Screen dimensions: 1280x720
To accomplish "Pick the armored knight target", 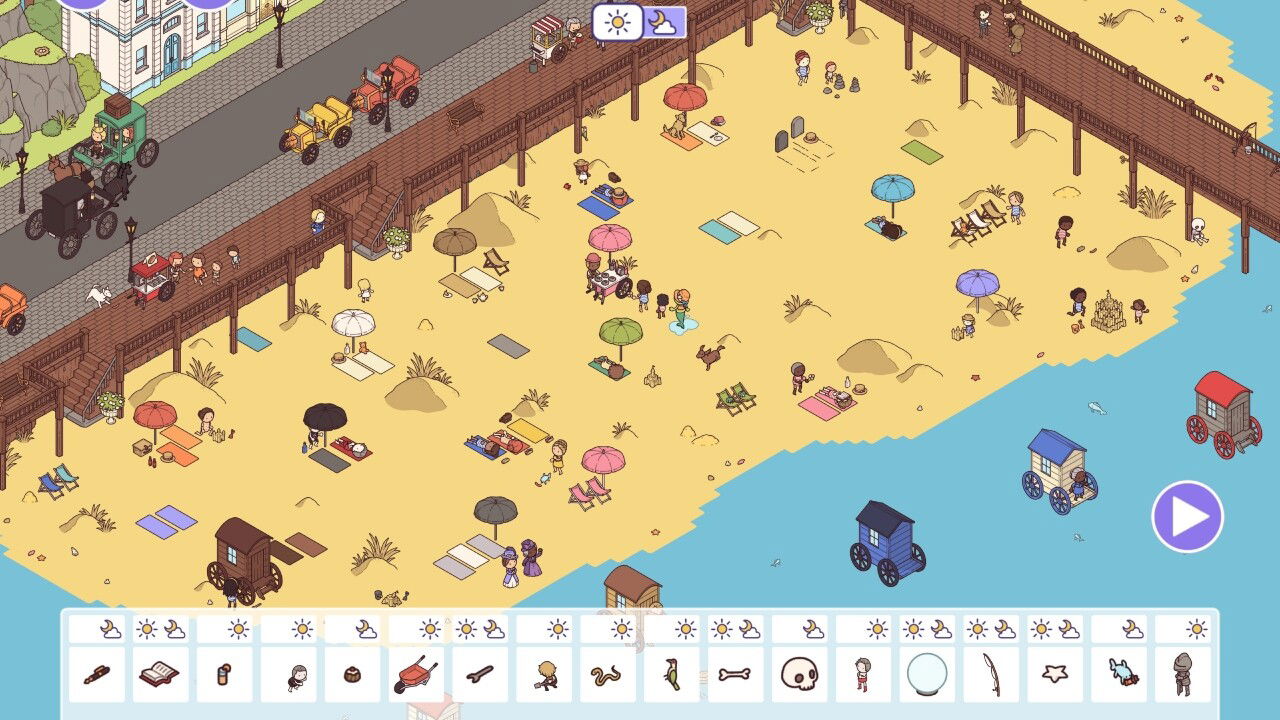I will click(x=1184, y=675).
